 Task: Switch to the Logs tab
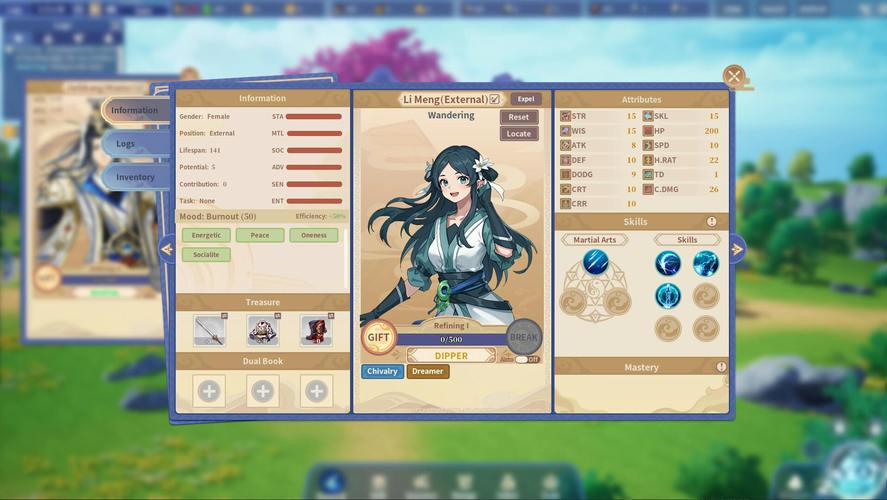click(x=126, y=144)
